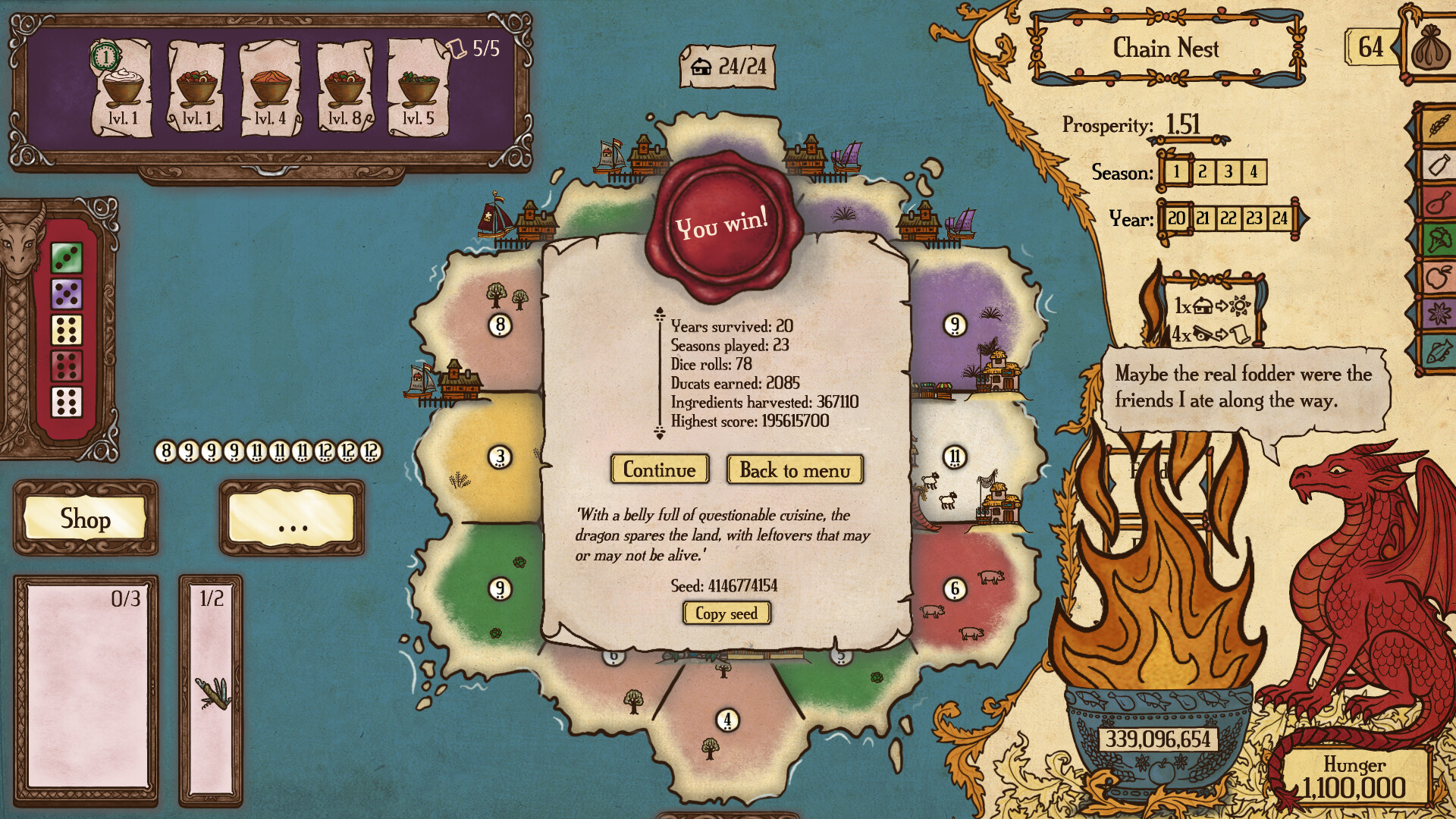The height and width of the screenshot is (819, 1456).
Task: Open the flower ingredient tab
Action: click(1438, 313)
